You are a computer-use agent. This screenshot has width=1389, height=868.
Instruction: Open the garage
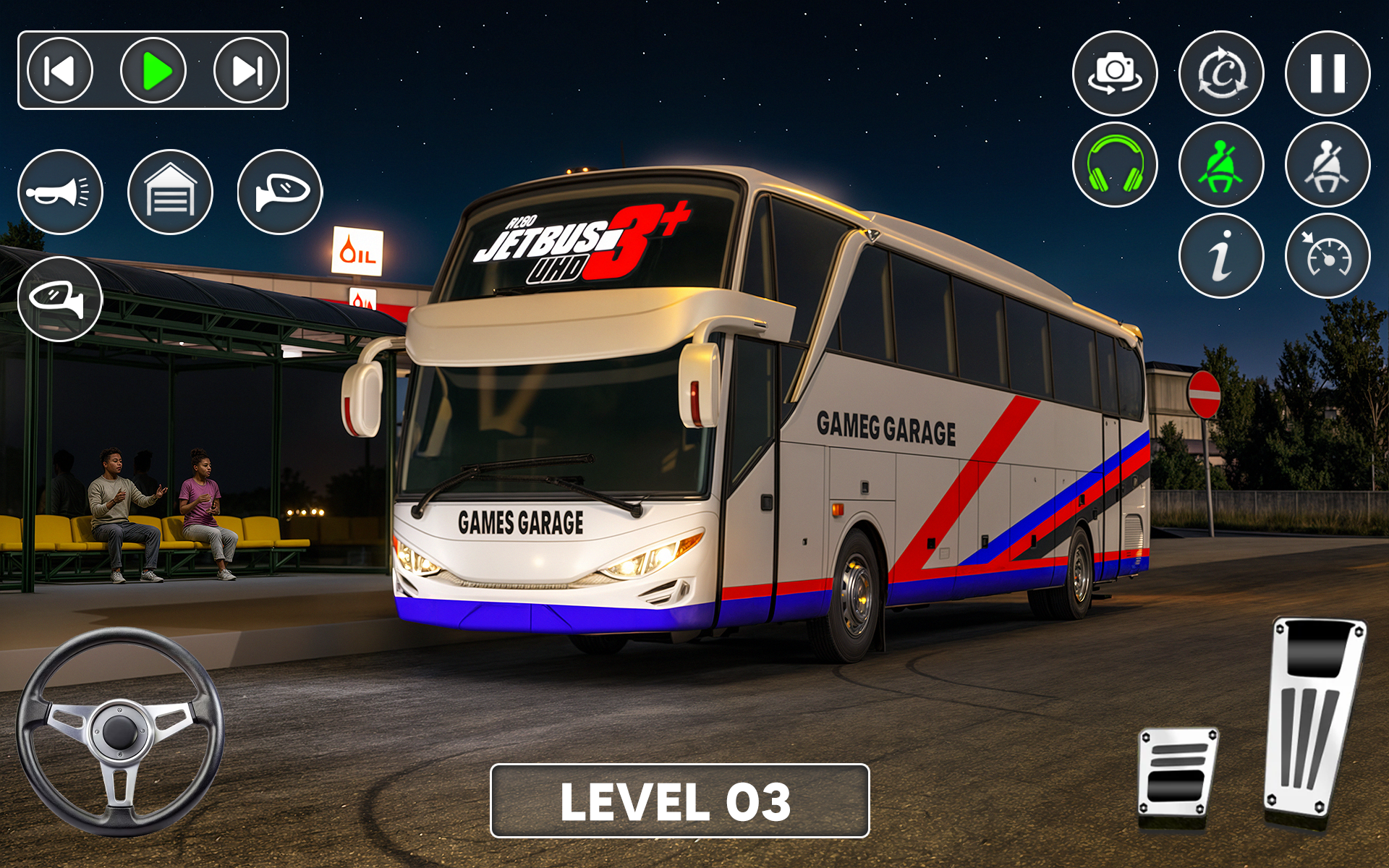[x=171, y=192]
